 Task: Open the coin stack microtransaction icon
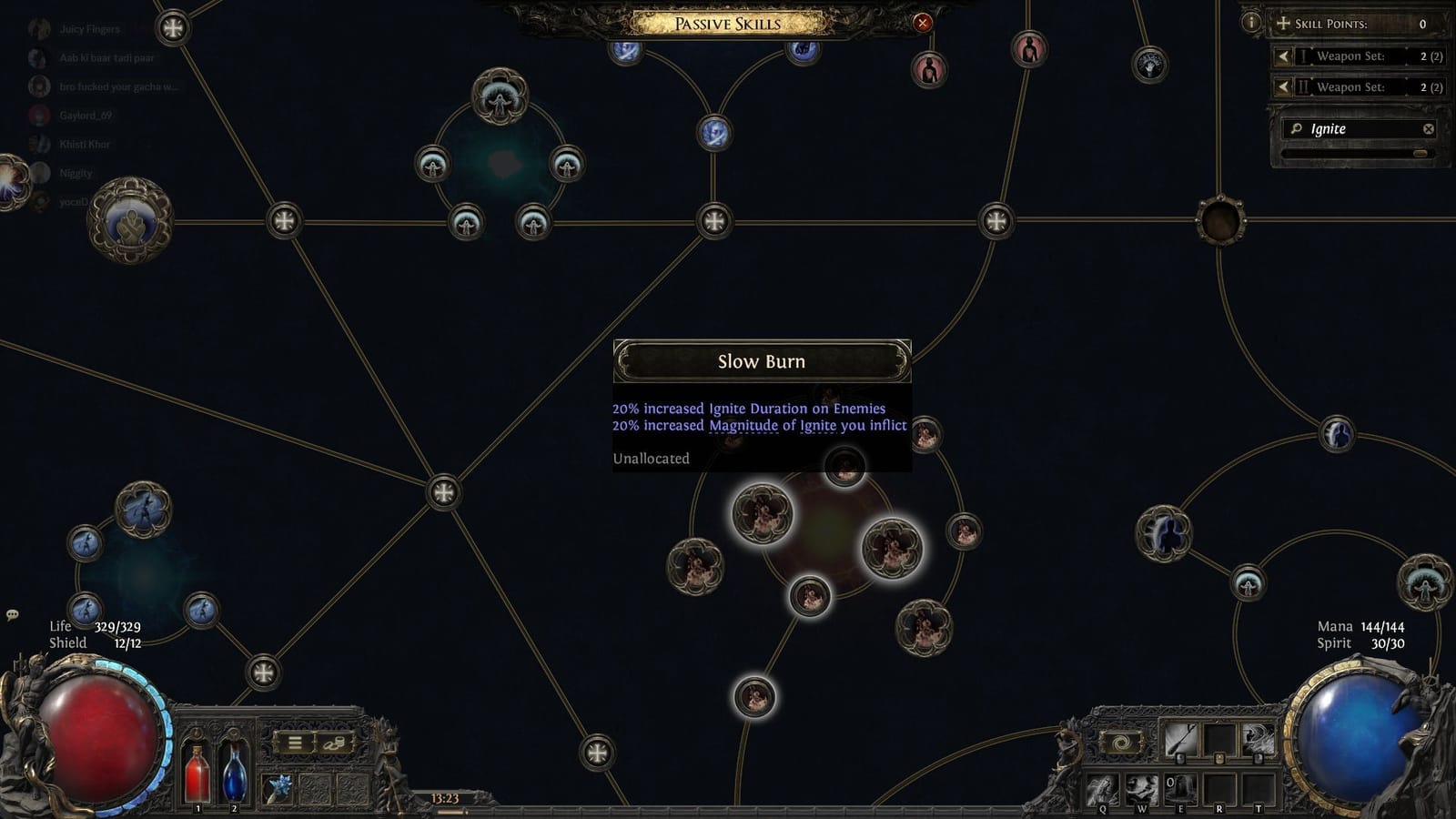tap(332, 743)
